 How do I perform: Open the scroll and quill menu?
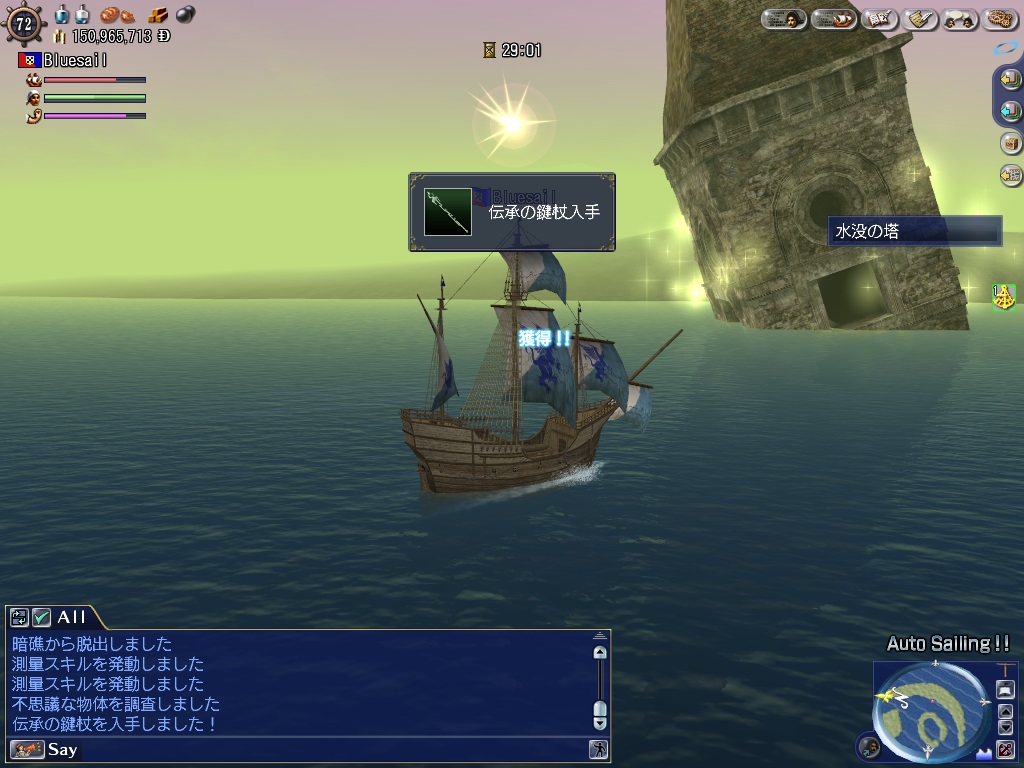(920, 19)
